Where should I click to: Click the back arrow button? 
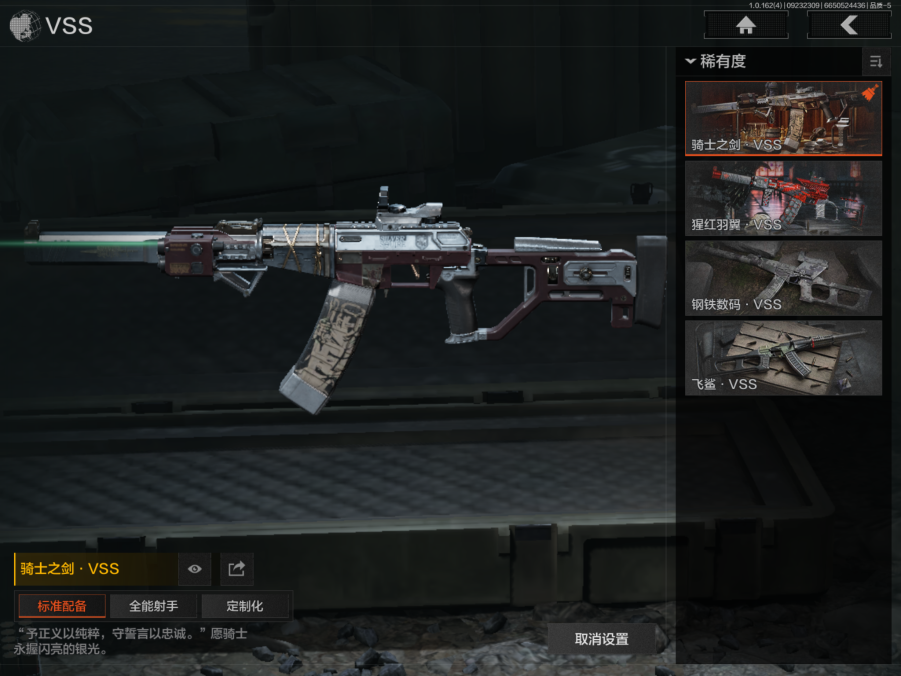coord(849,25)
